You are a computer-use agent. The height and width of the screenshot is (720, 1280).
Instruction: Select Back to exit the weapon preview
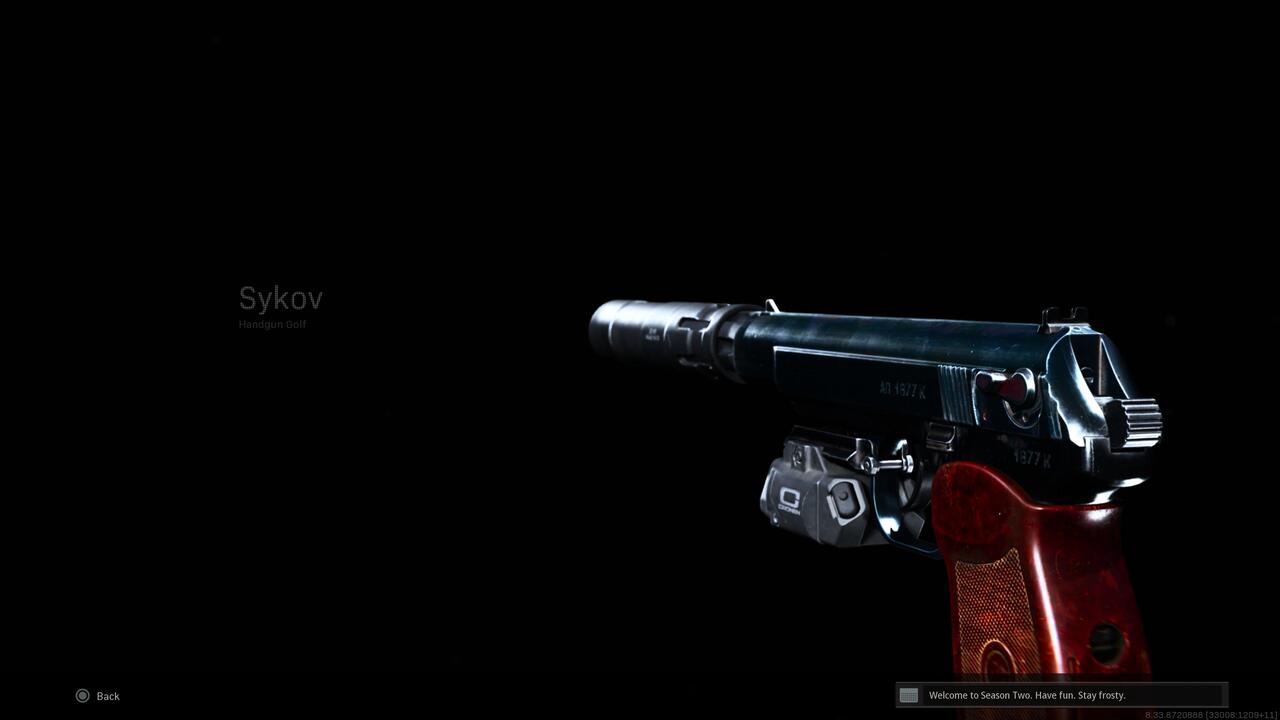[106, 695]
